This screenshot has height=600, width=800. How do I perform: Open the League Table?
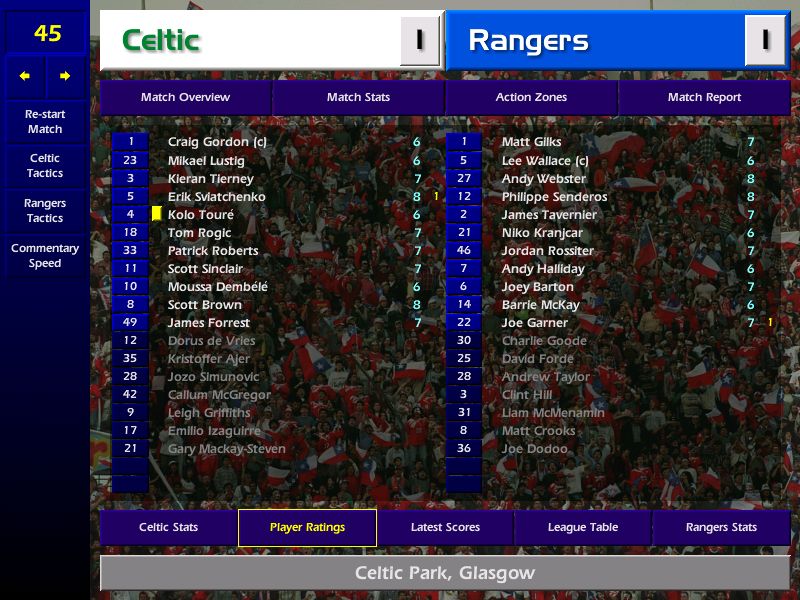pyautogui.click(x=583, y=527)
